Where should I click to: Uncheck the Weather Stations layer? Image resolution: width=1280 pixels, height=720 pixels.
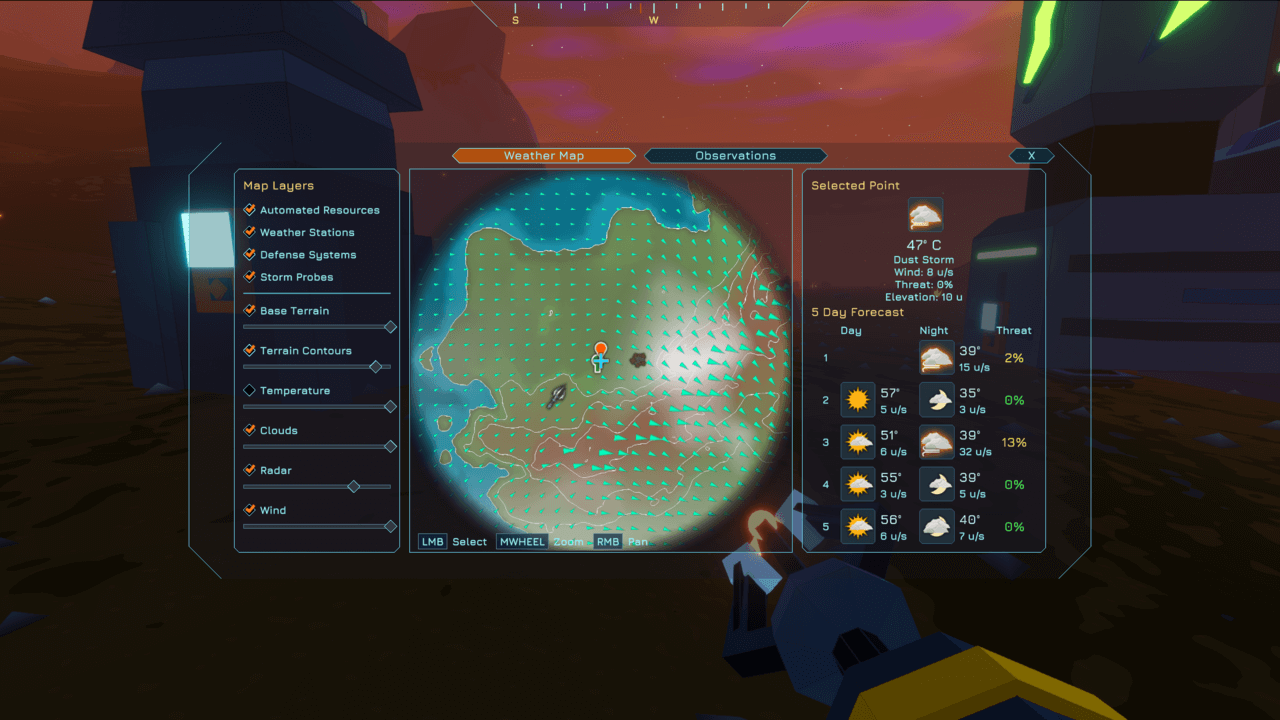click(x=250, y=232)
